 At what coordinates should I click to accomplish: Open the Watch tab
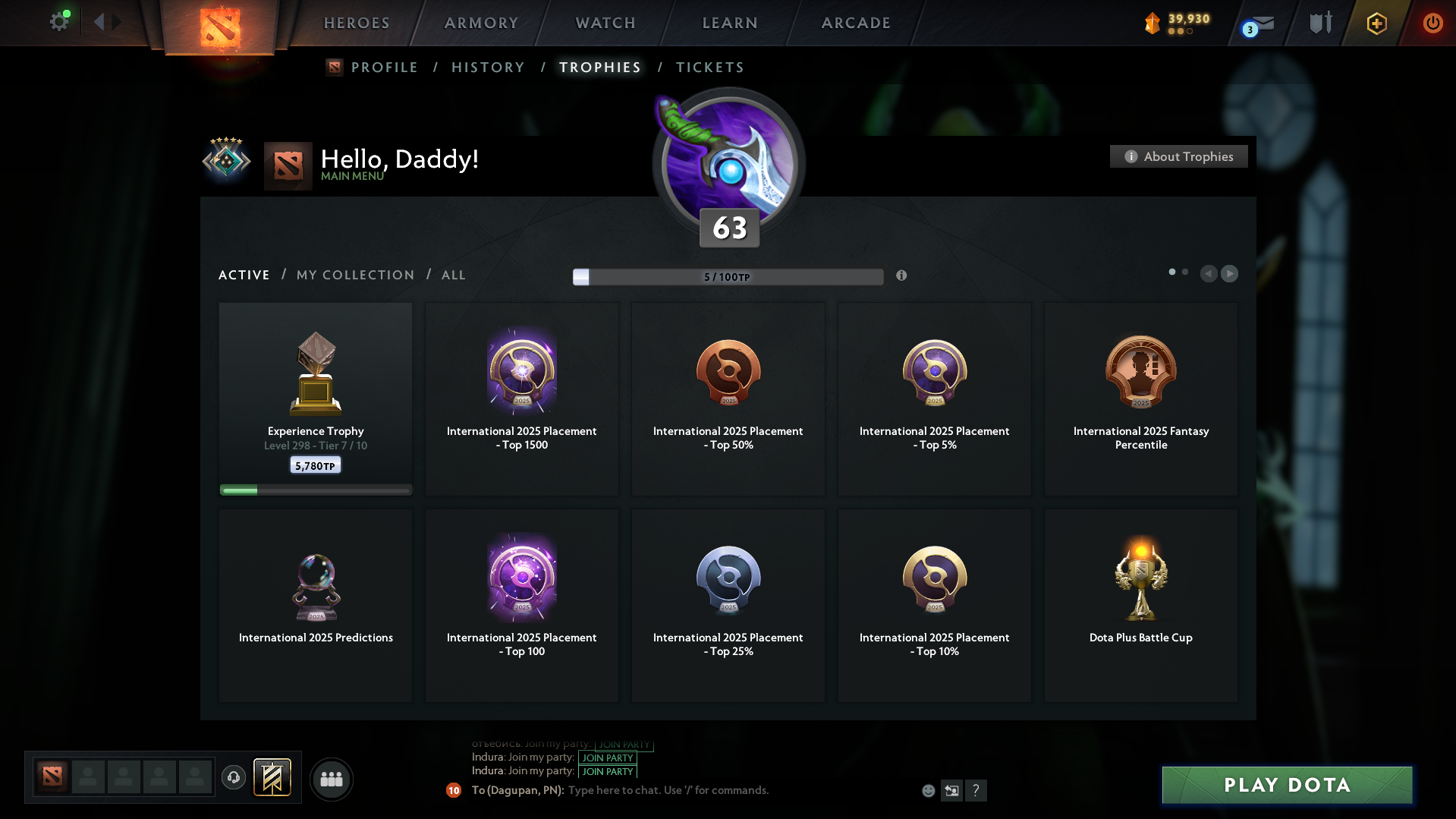click(605, 23)
